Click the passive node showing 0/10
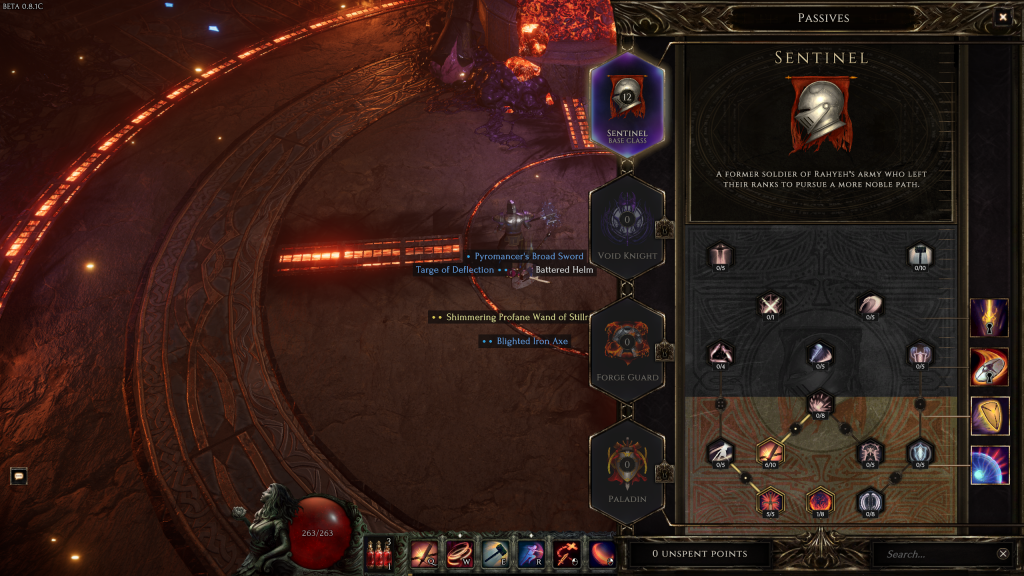This screenshot has width=1024, height=576. pyautogui.click(x=920, y=255)
